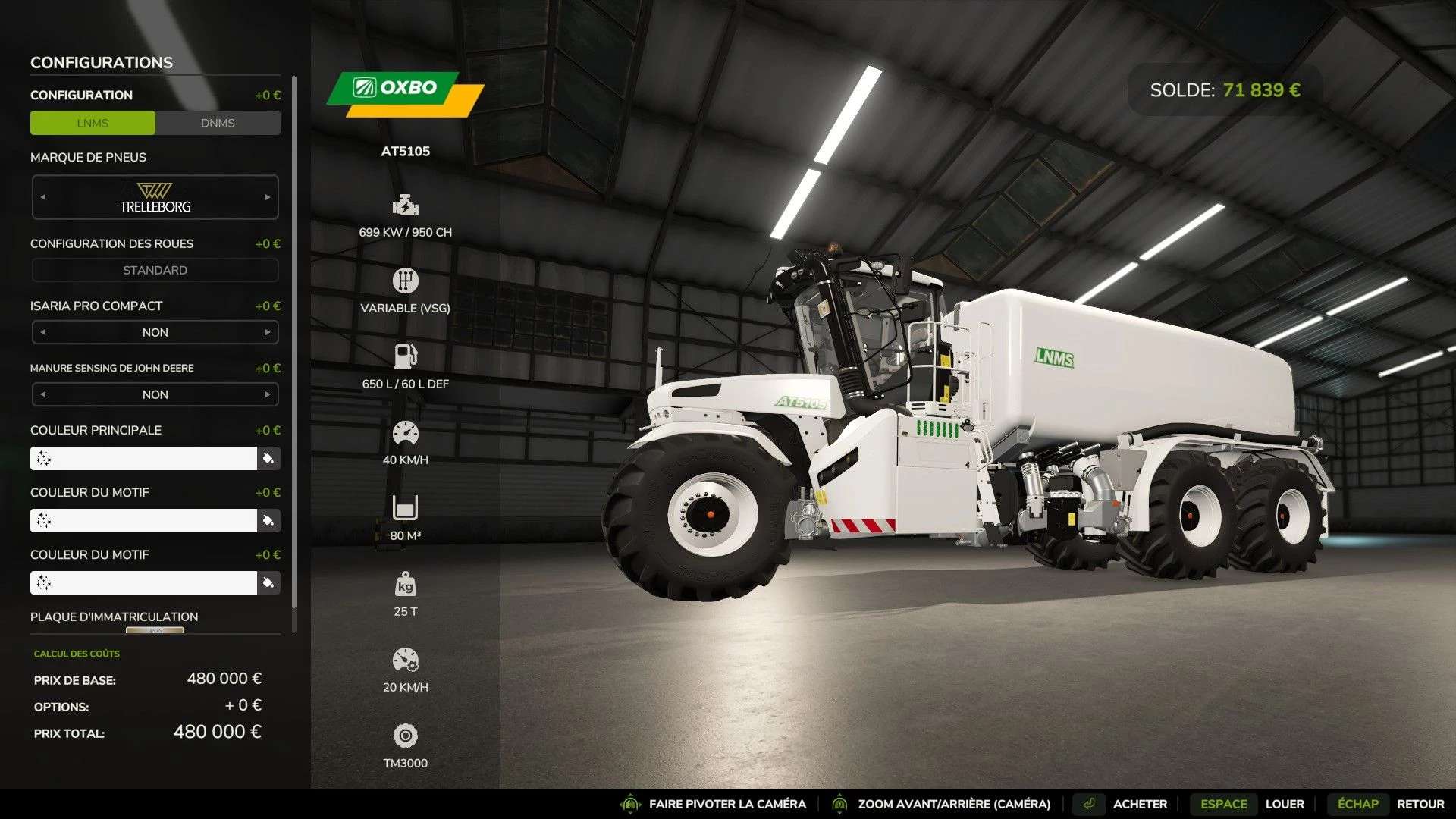The height and width of the screenshot is (819, 1456).
Task: Toggle John Deere Manure Sensing right arrow
Action: pos(268,394)
